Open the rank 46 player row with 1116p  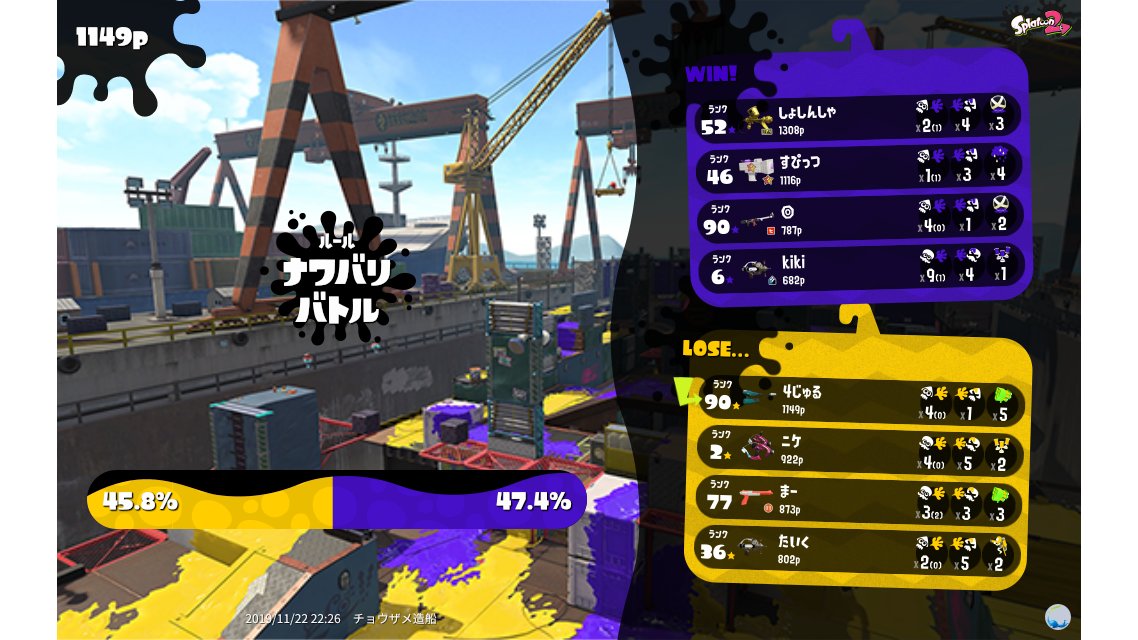(x=858, y=166)
